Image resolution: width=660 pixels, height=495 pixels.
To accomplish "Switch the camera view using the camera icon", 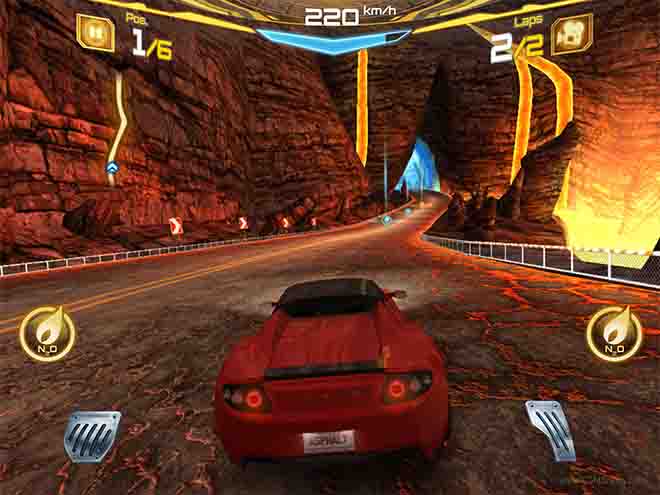I will [571, 33].
